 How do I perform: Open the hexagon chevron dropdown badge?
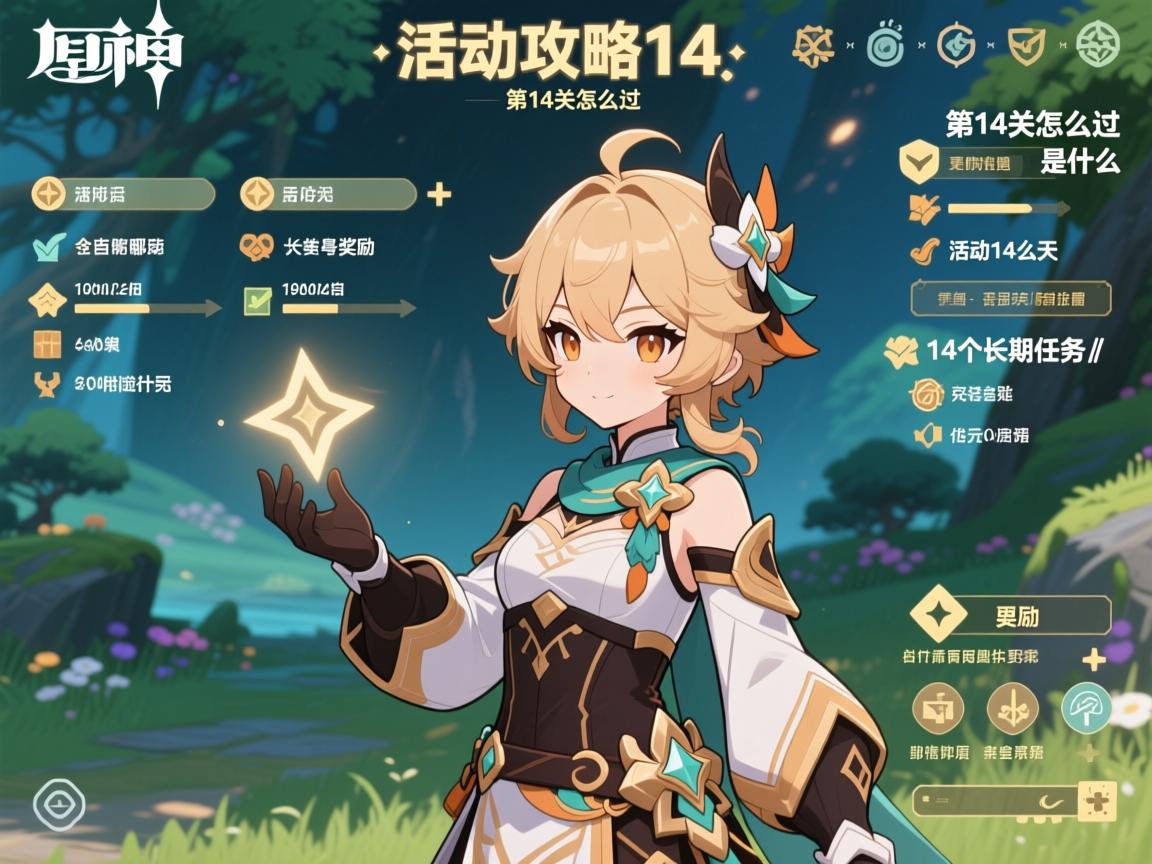918,162
